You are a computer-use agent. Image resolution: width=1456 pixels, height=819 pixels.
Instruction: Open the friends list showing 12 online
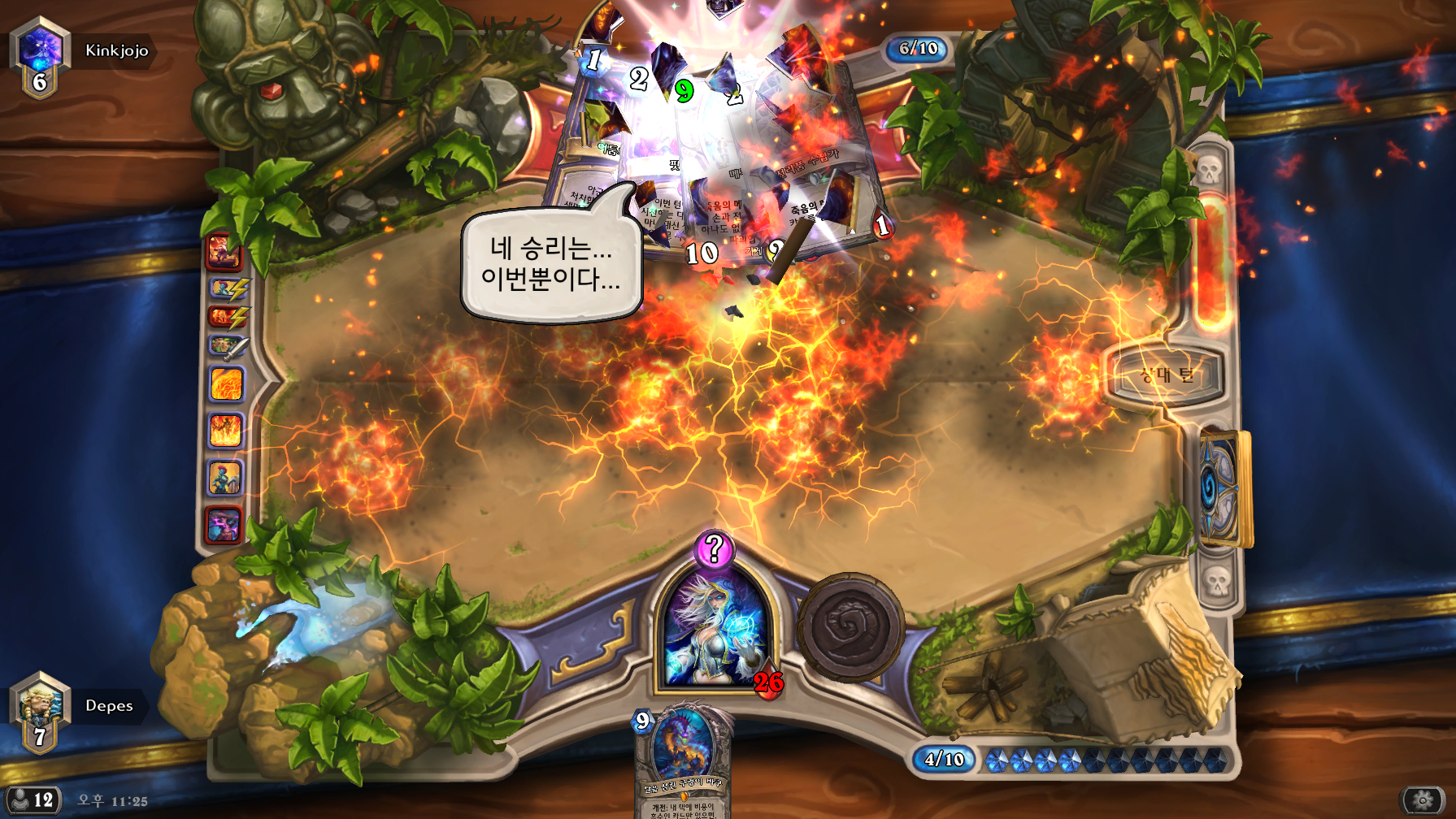point(33,800)
